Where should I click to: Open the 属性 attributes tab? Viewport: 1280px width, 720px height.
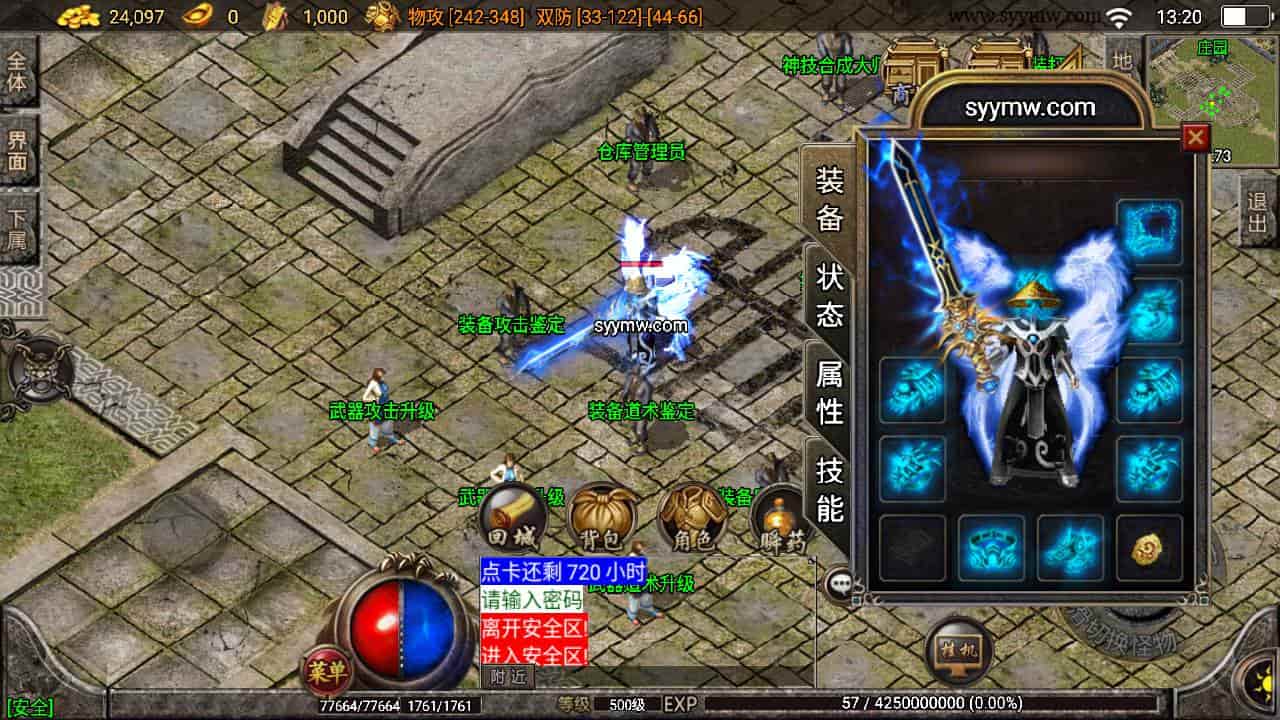pos(829,392)
